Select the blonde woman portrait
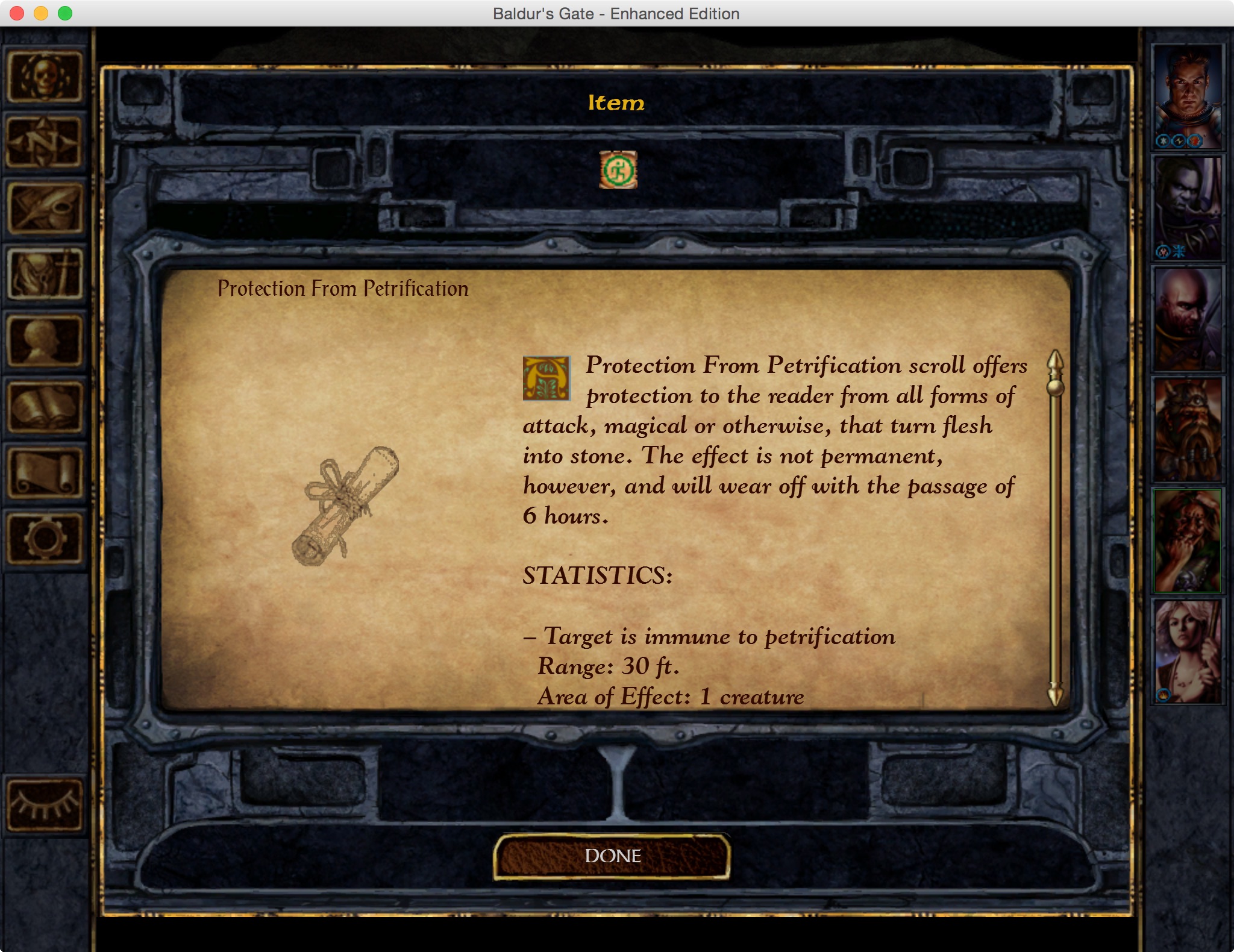This screenshot has width=1234, height=952. [x=1187, y=651]
